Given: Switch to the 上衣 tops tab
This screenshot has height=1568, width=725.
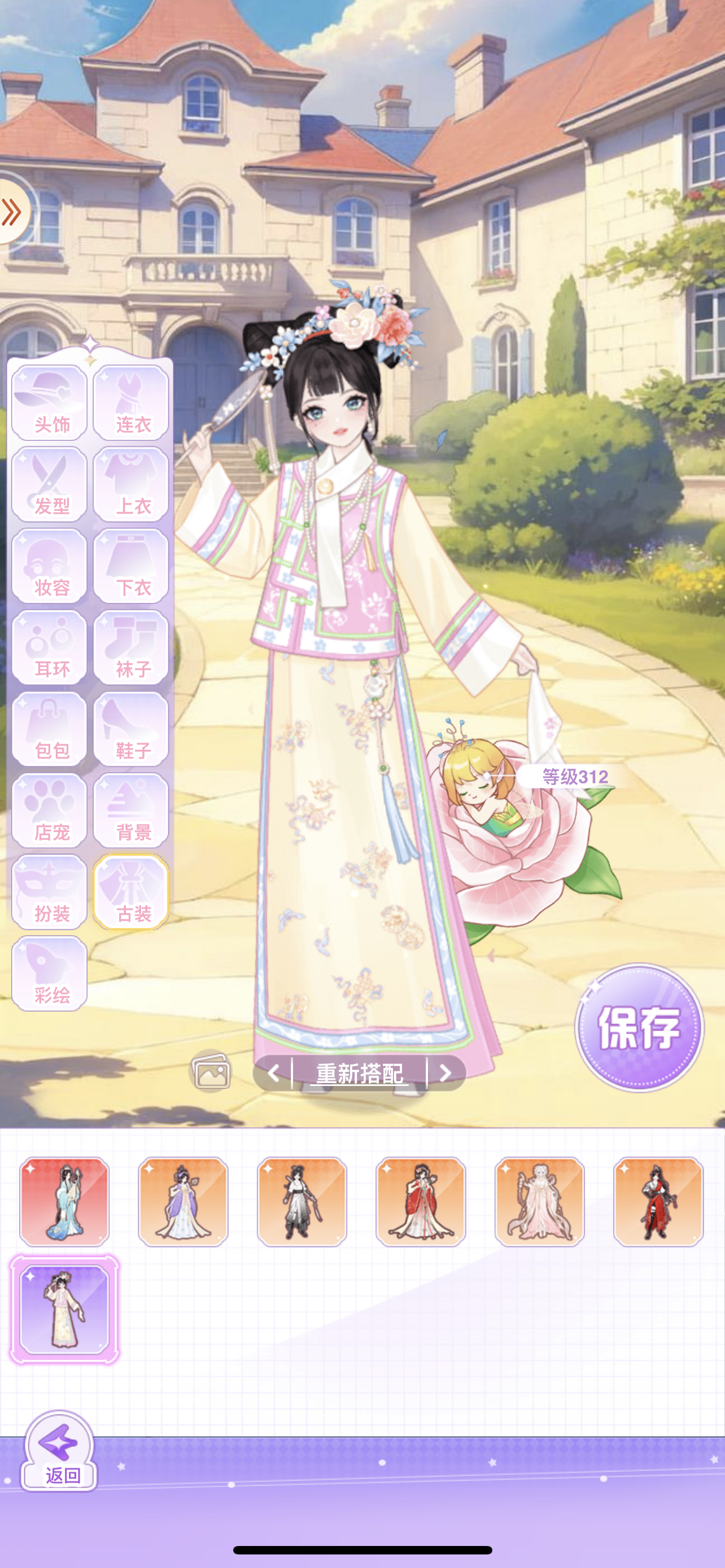Looking at the screenshot, I should (x=132, y=483).
